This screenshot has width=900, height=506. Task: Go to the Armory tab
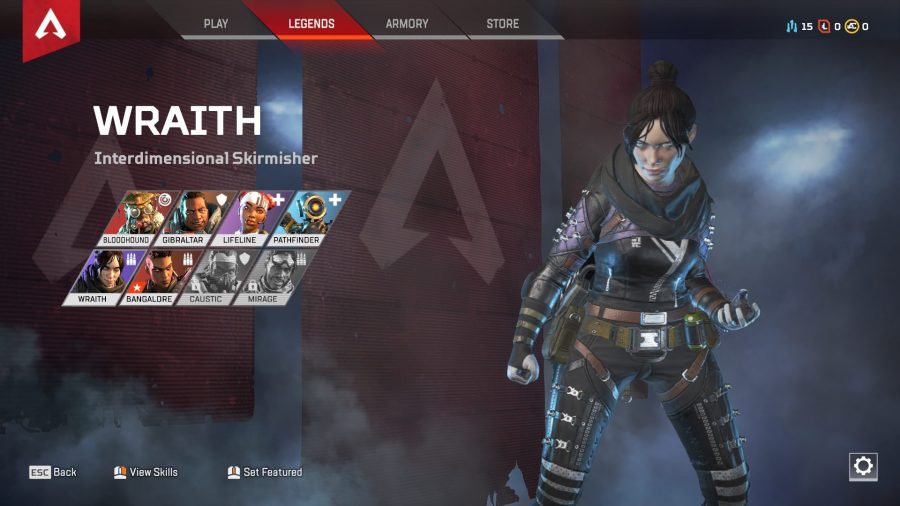click(x=407, y=24)
